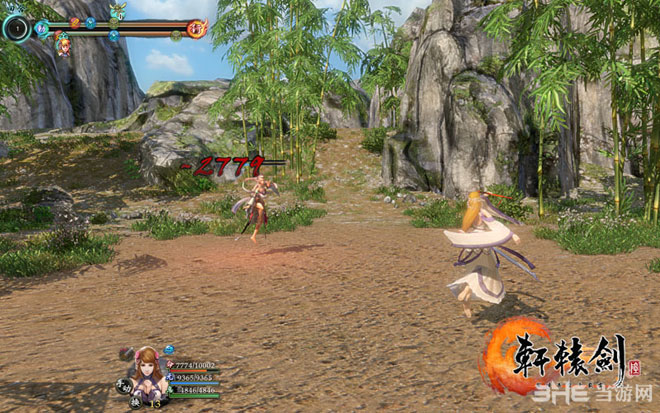The image size is (660, 413).
Task: Click the 换 switch character button
Action: click(x=134, y=402)
